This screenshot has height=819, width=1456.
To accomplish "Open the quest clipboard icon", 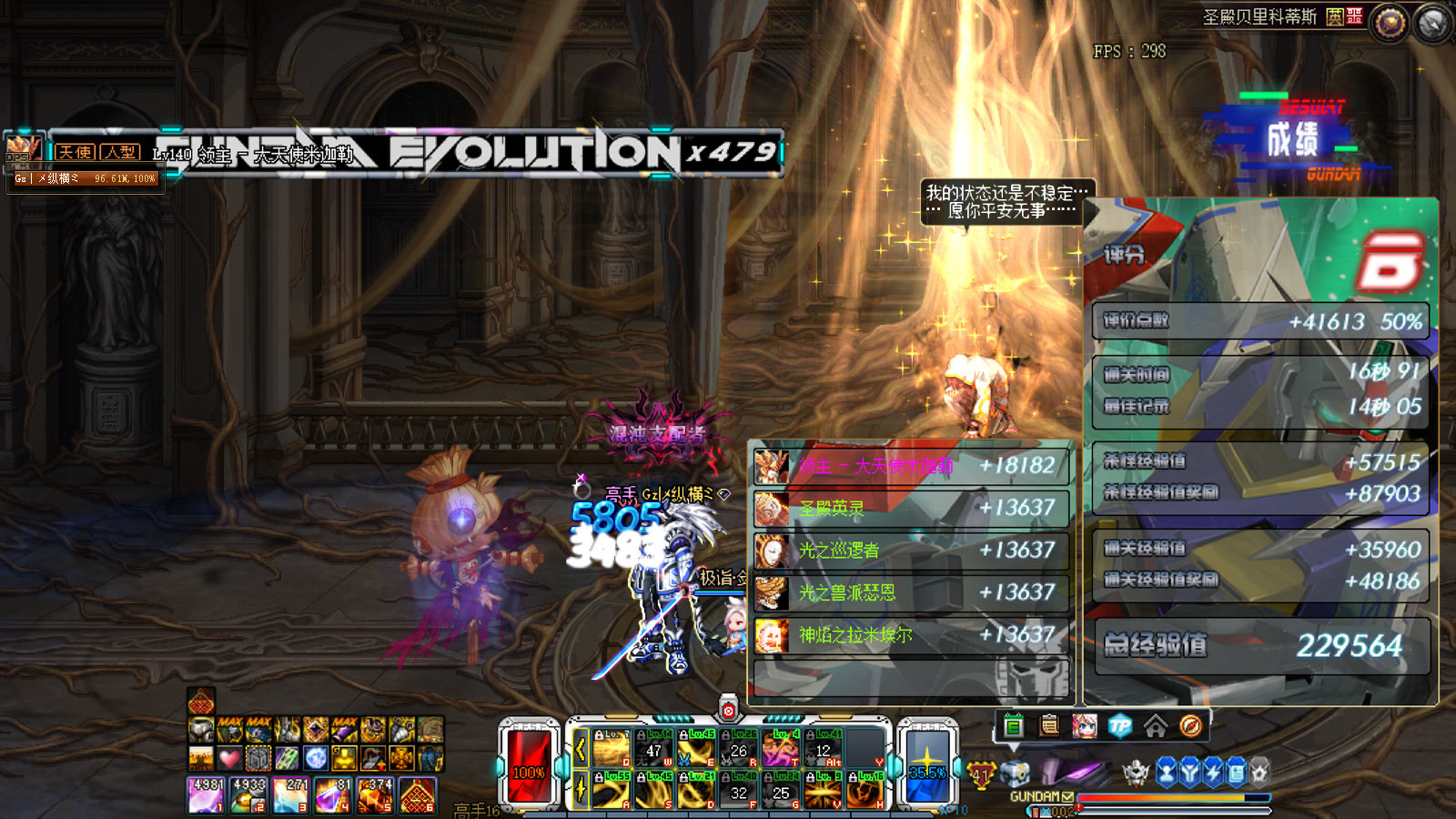I will click(x=1049, y=725).
